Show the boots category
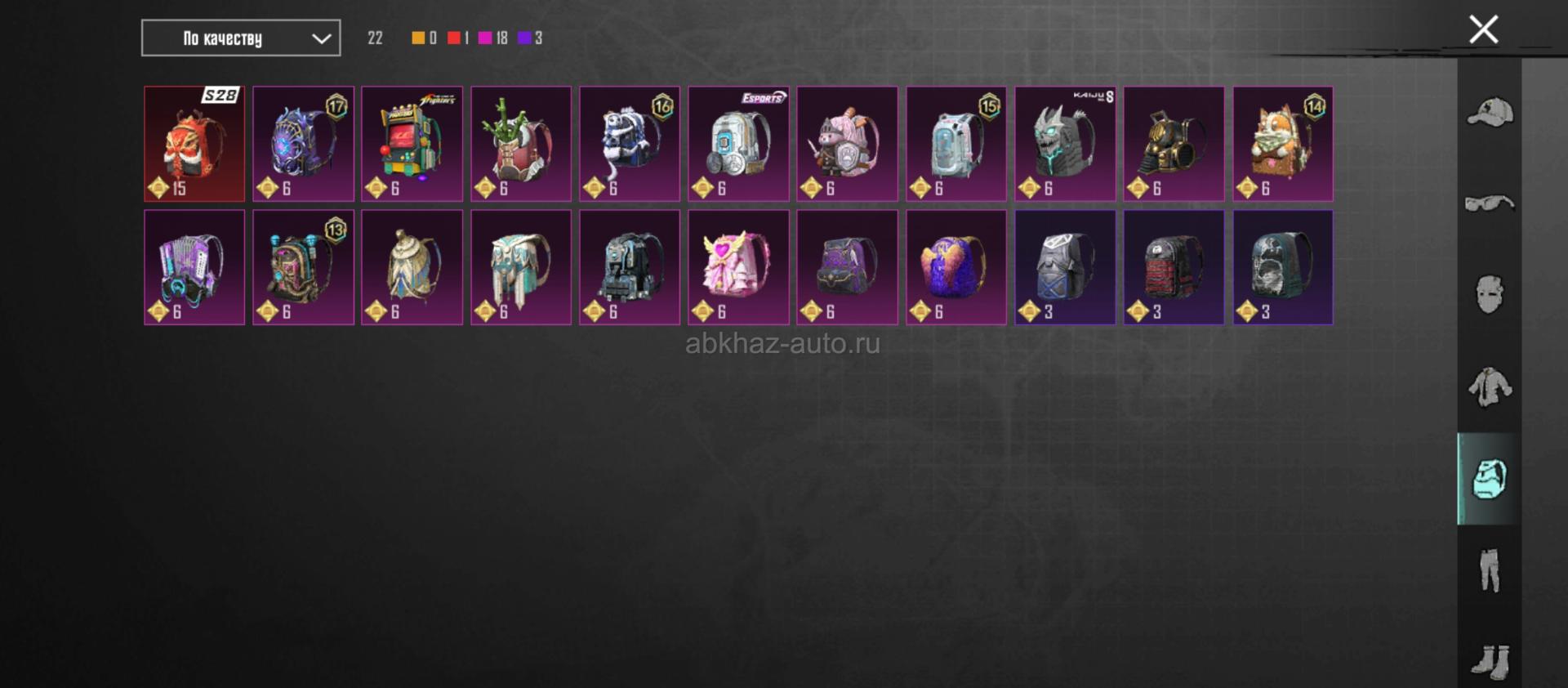 (1490, 660)
